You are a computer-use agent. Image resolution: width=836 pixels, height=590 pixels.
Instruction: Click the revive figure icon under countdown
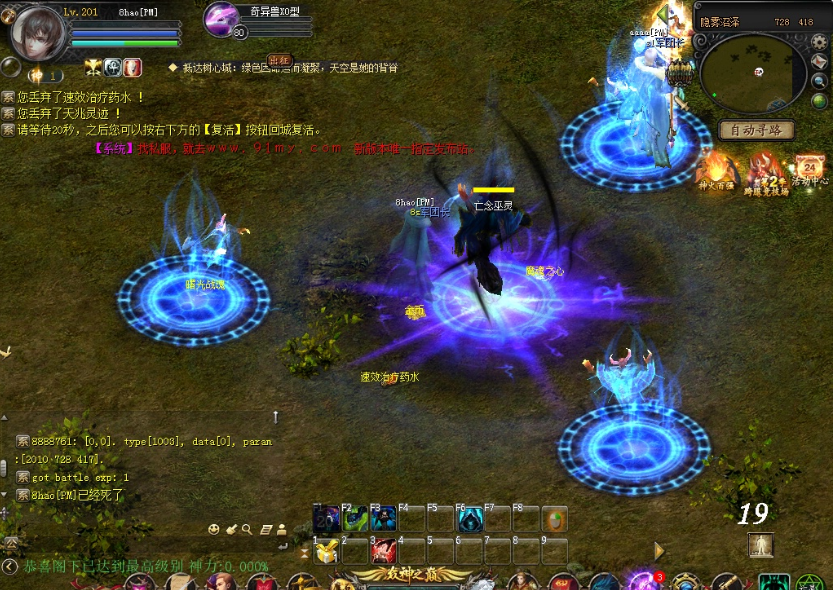[x=761, y=545]
